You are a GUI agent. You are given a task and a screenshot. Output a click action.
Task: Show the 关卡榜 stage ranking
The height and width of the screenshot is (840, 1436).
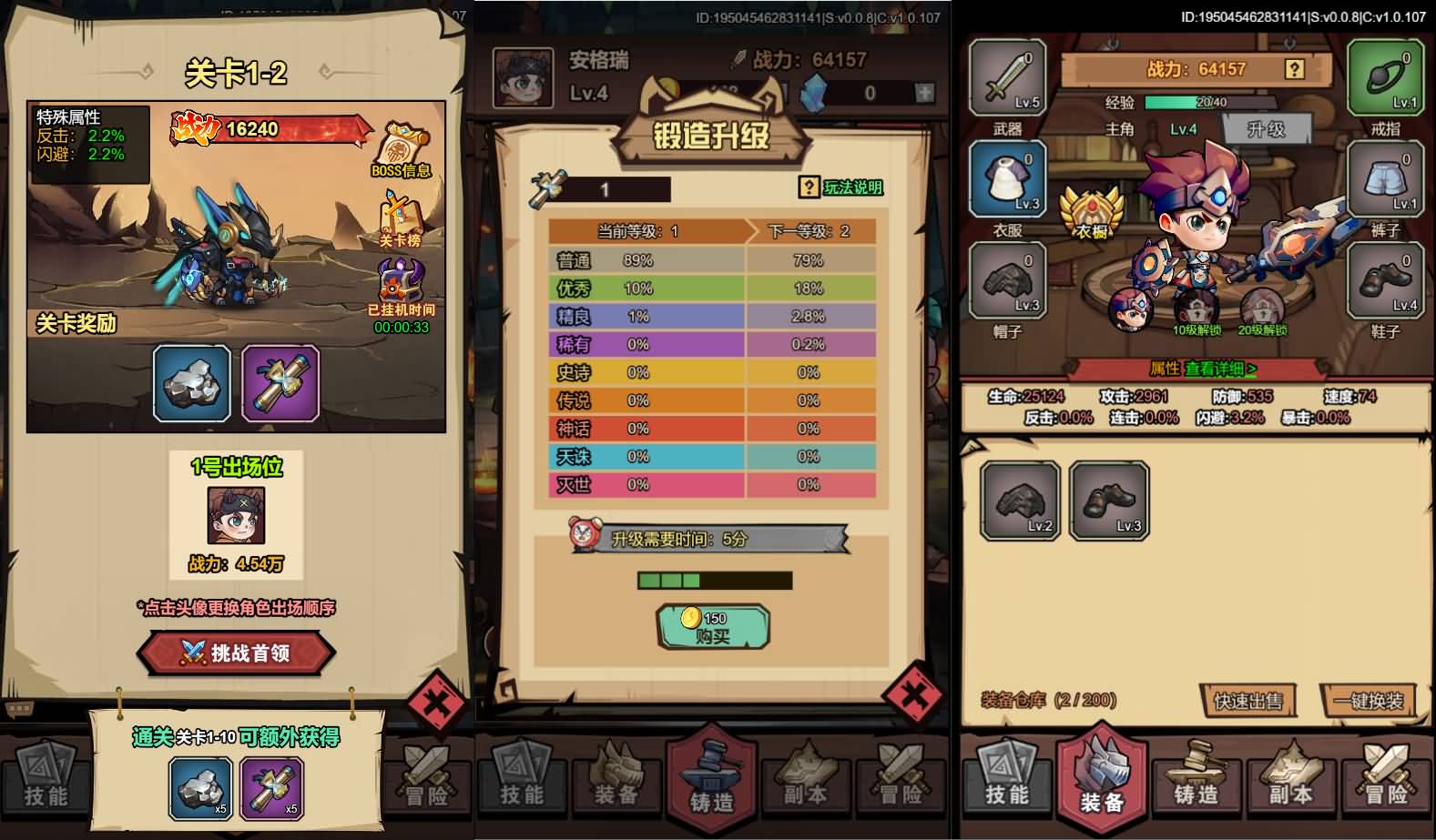(400, 218)
